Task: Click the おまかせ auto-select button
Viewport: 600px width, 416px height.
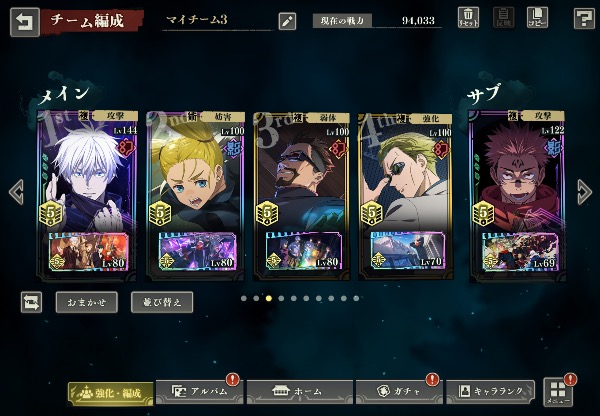Action: click(85, 301)
